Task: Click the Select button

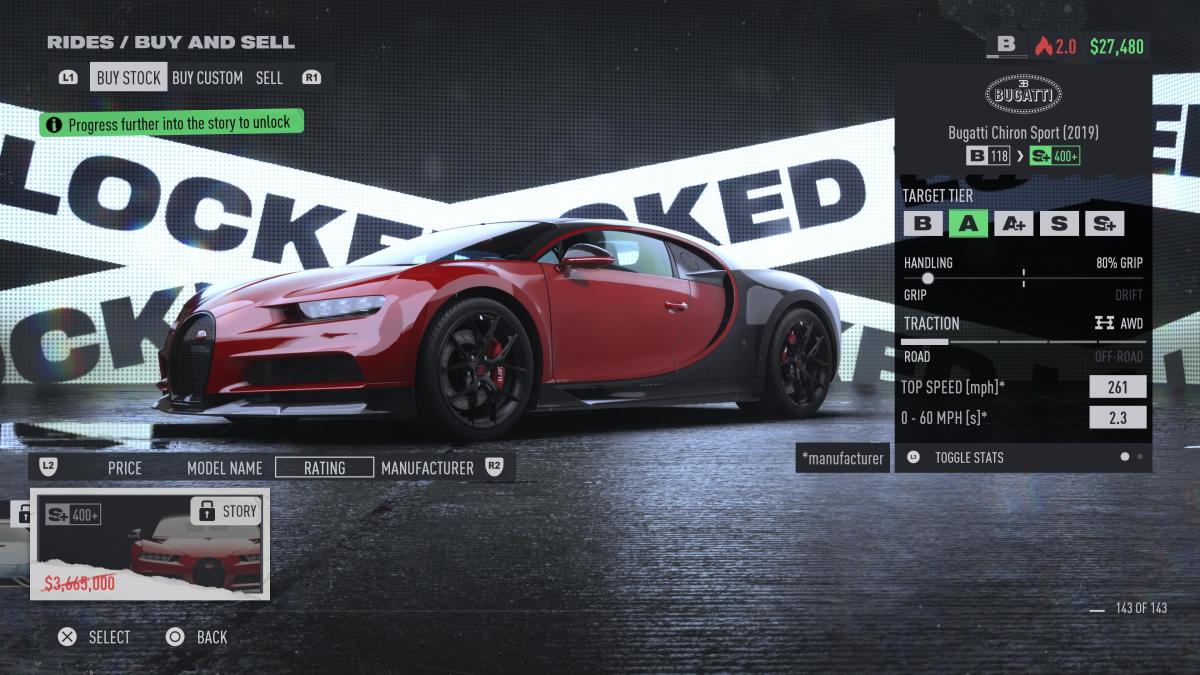Action: pos(95,637)
